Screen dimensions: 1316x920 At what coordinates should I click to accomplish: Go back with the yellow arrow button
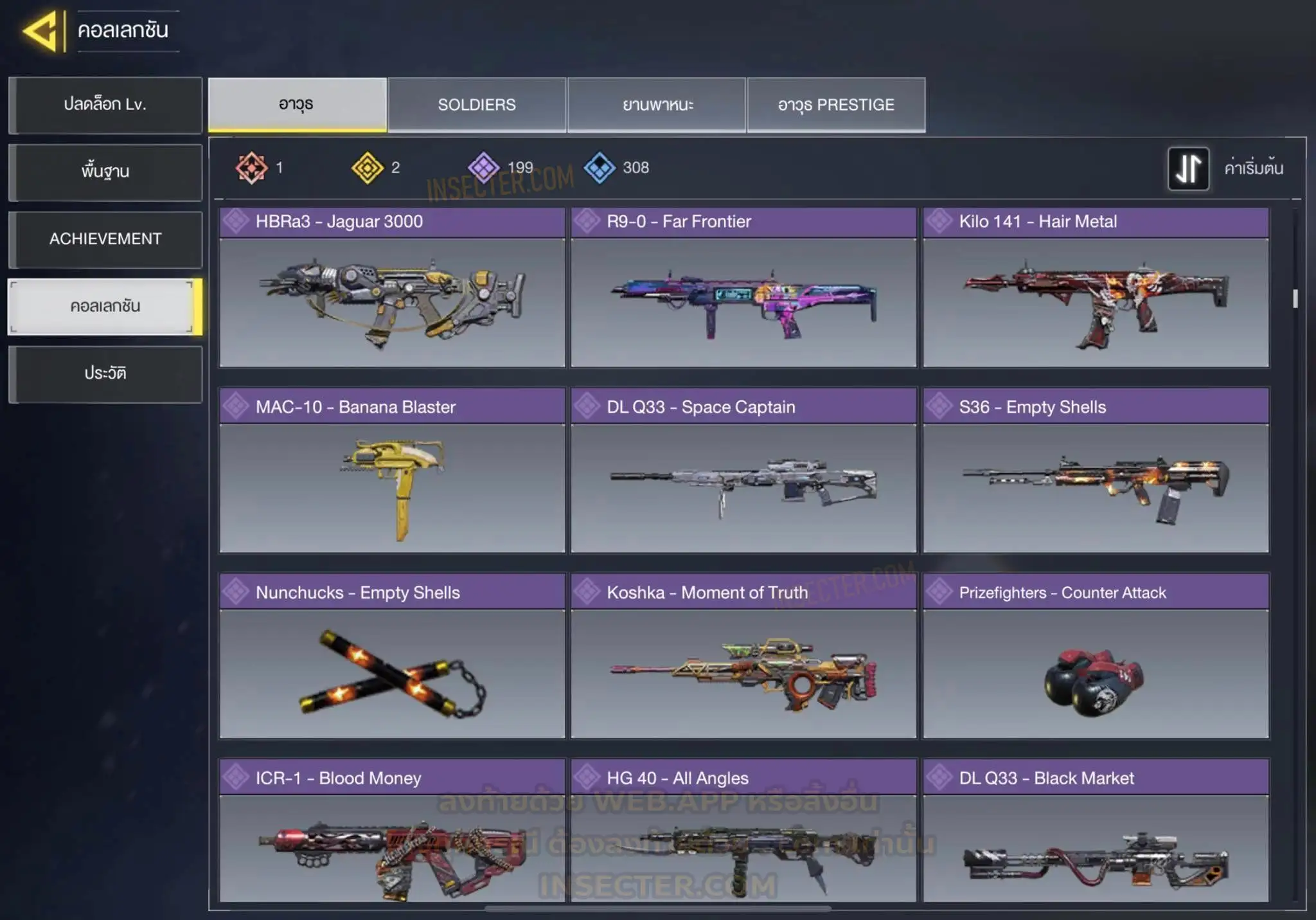coord(41,31)
